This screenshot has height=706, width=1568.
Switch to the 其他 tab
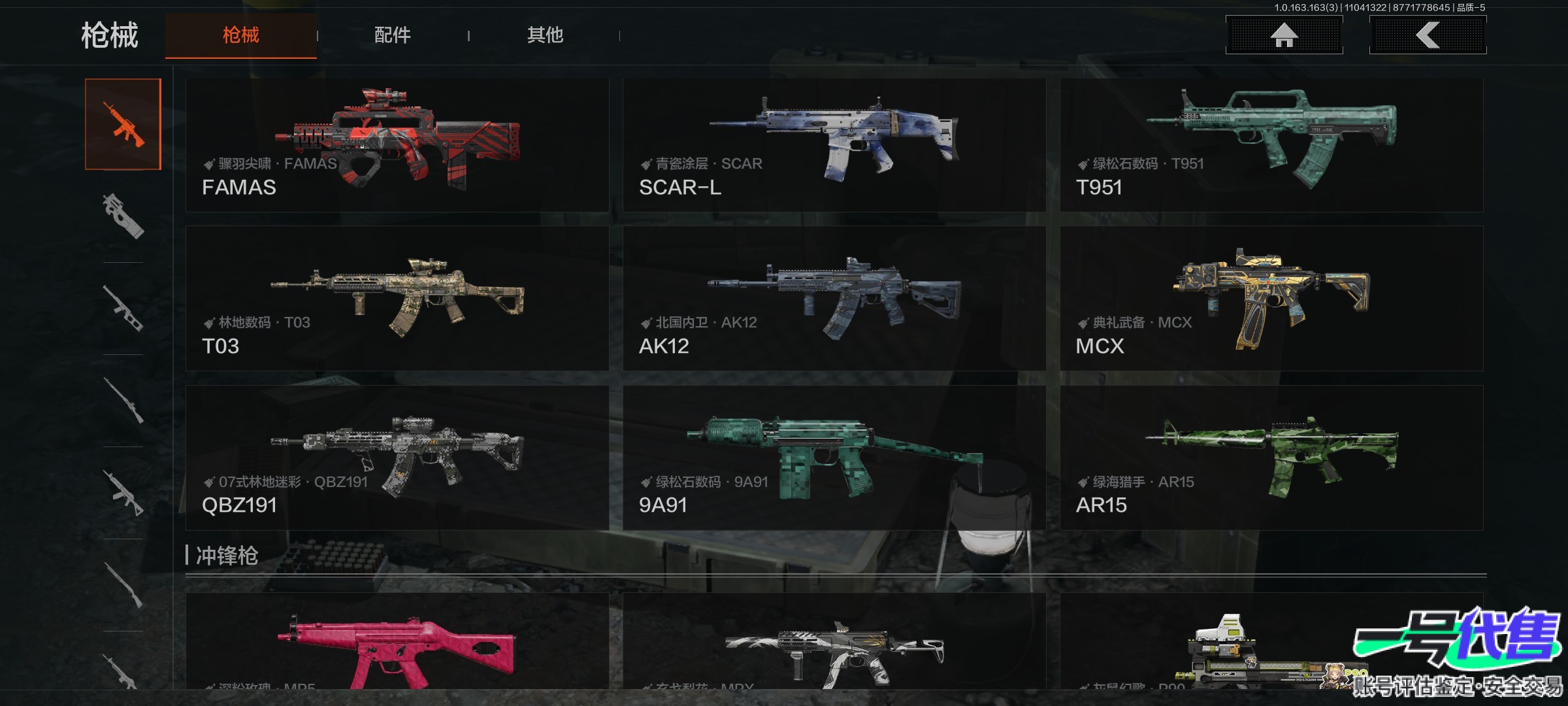coord(545,35)
